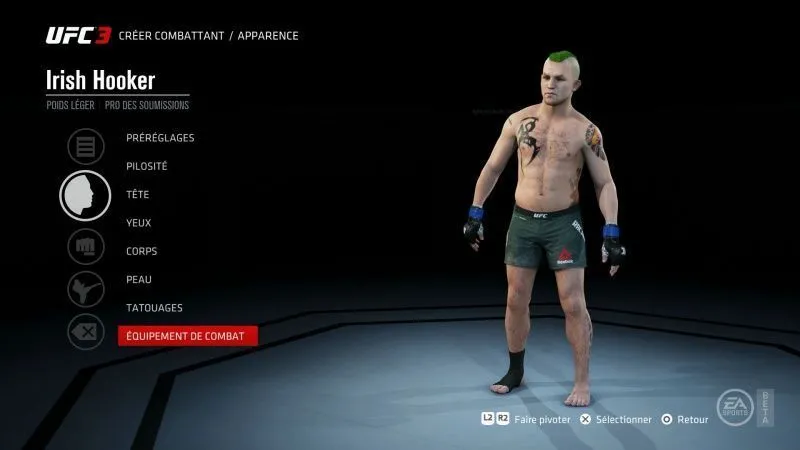Select the bottom X-marked category icon
This screenshot has height=450, width=800.
(85, 331)
